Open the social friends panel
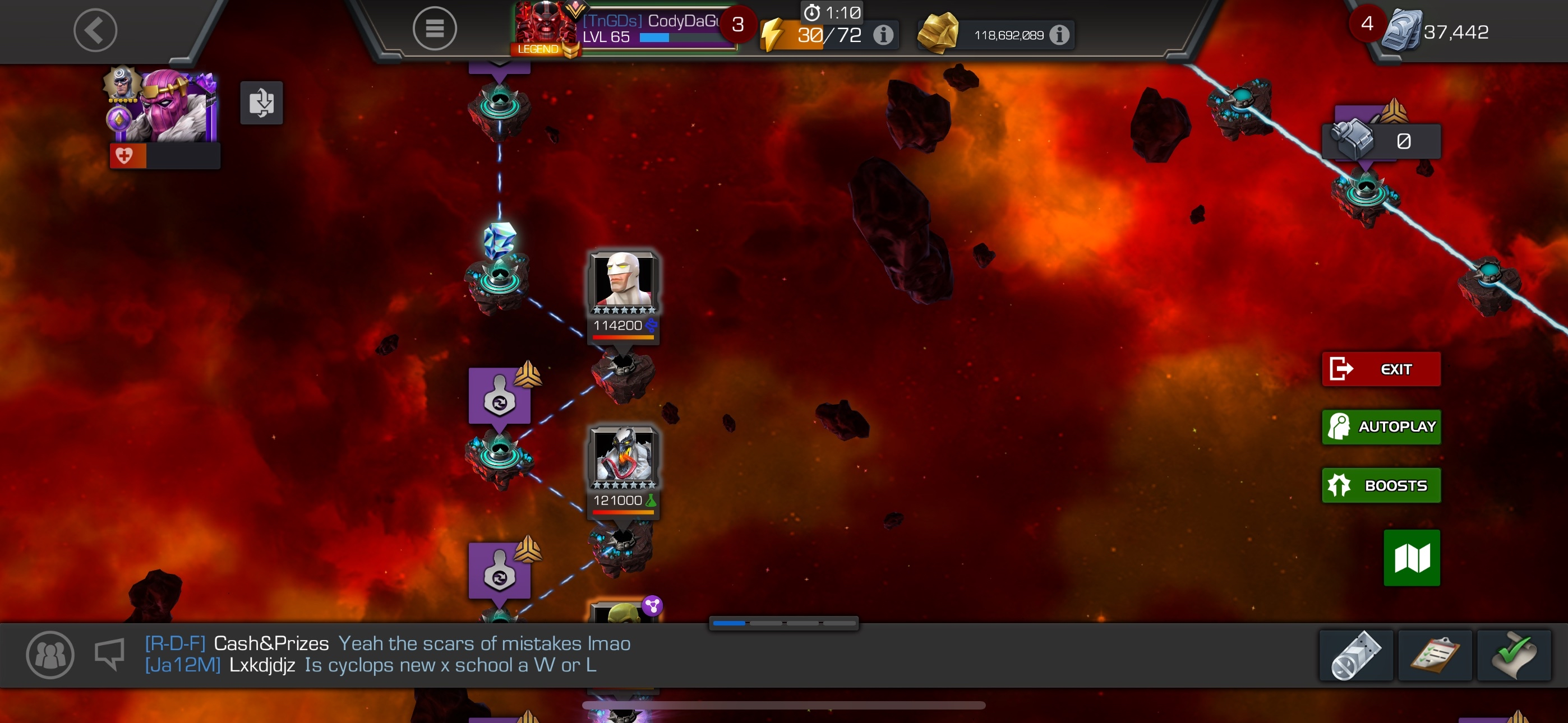This screenshot has height=723, width=1568. (x=50, y=655)
